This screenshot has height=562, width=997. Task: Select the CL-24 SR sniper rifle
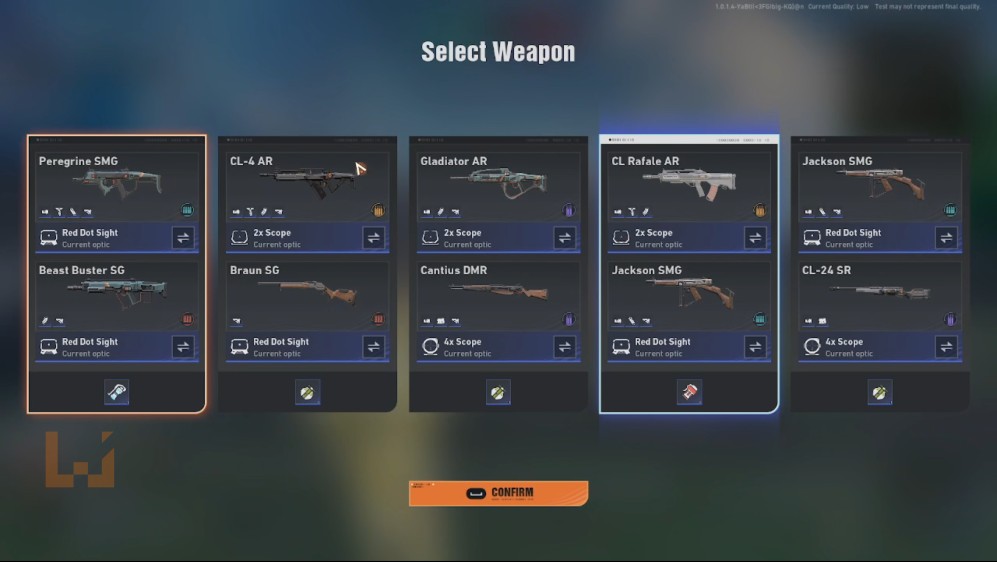880,292
